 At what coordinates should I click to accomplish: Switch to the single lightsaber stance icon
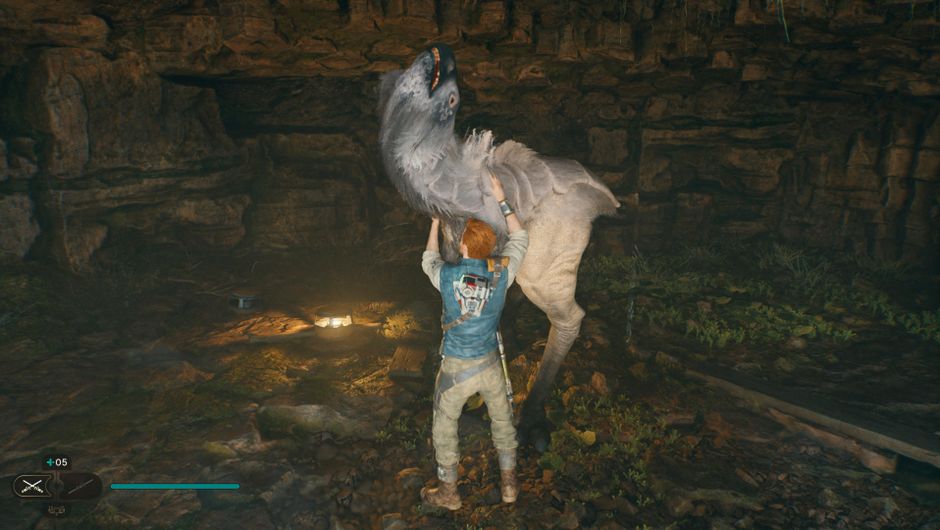[x=79, y=487]
